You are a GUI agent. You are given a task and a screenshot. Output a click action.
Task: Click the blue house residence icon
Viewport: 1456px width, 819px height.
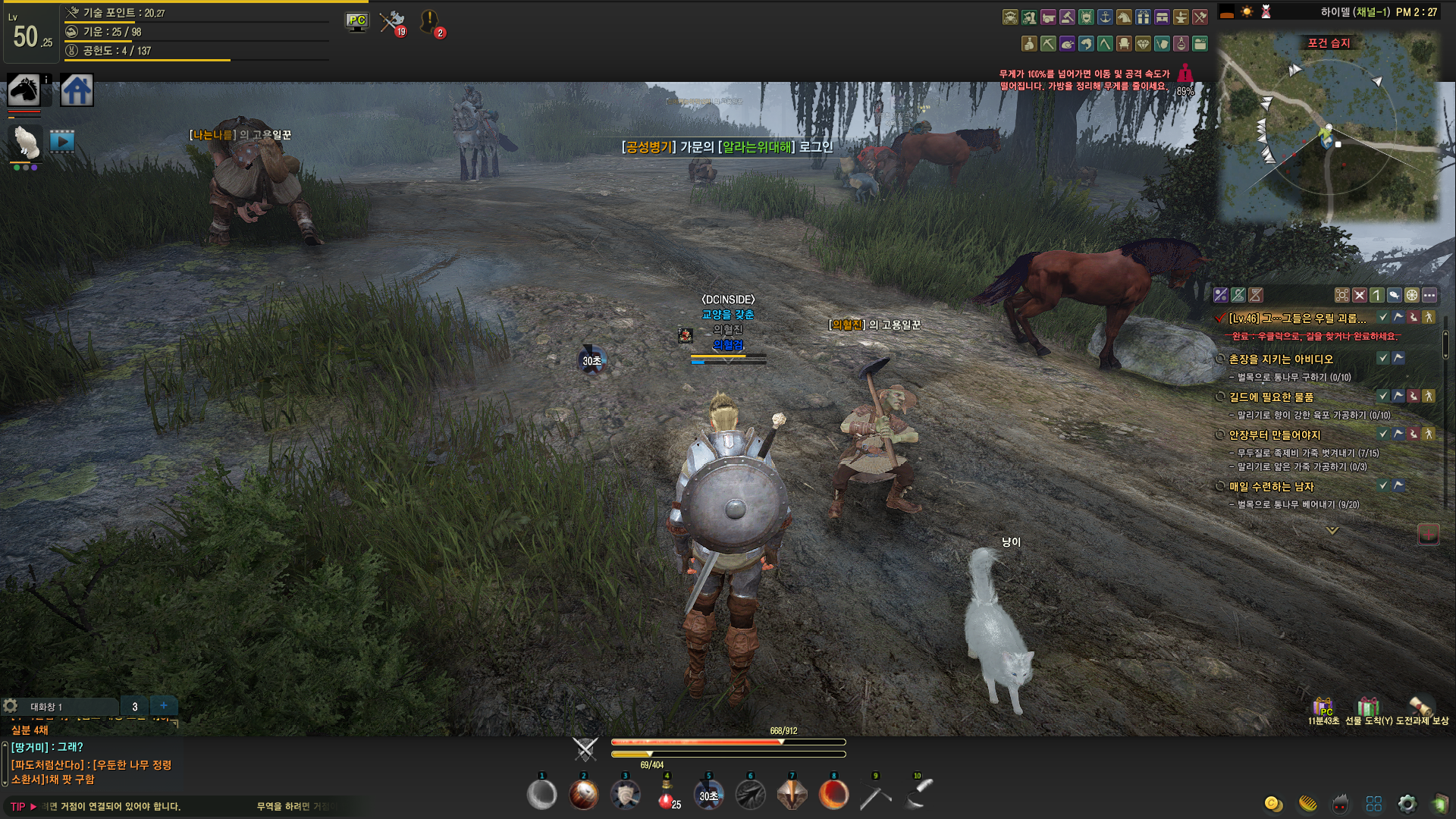pos(77,91)
